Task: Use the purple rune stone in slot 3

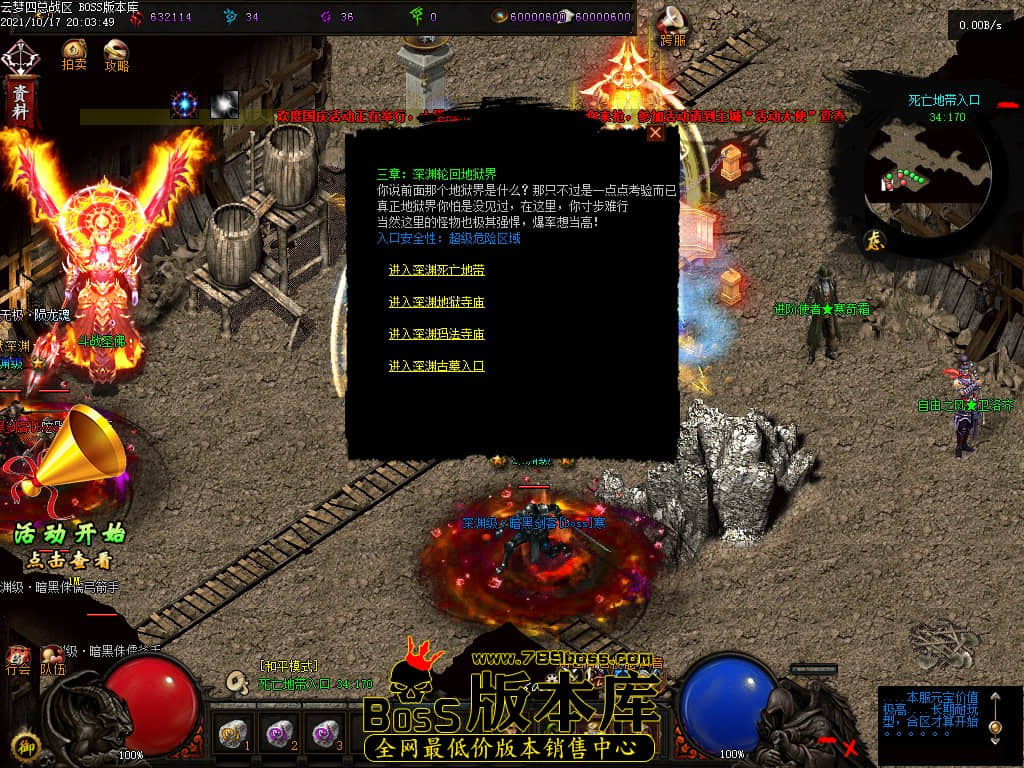Action: click(325, 735)
